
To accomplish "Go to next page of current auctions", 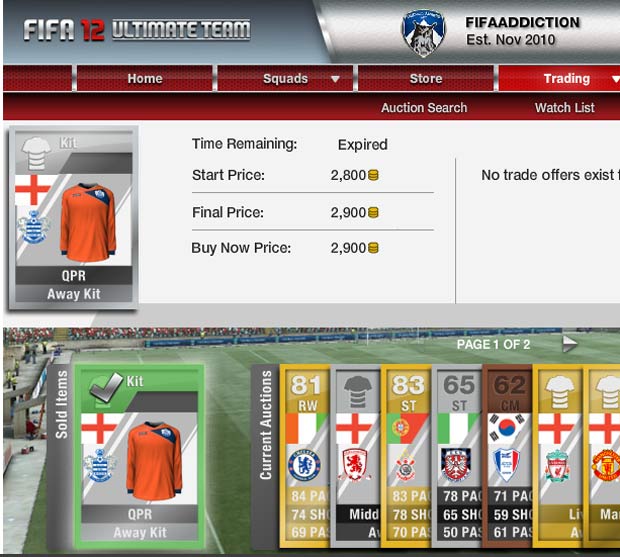I will tap(569, 344).
